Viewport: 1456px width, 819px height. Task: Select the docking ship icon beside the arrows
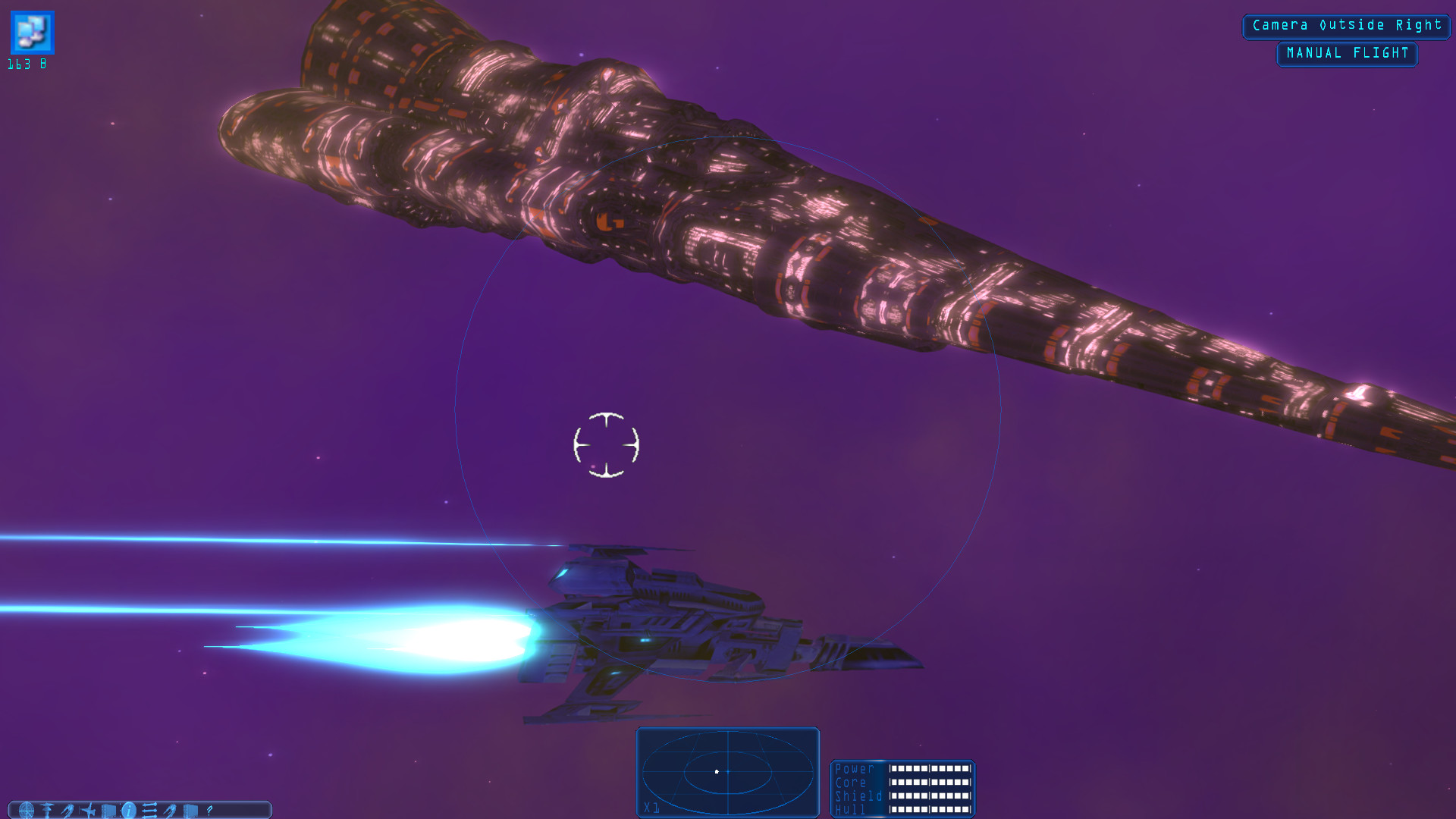170,810
